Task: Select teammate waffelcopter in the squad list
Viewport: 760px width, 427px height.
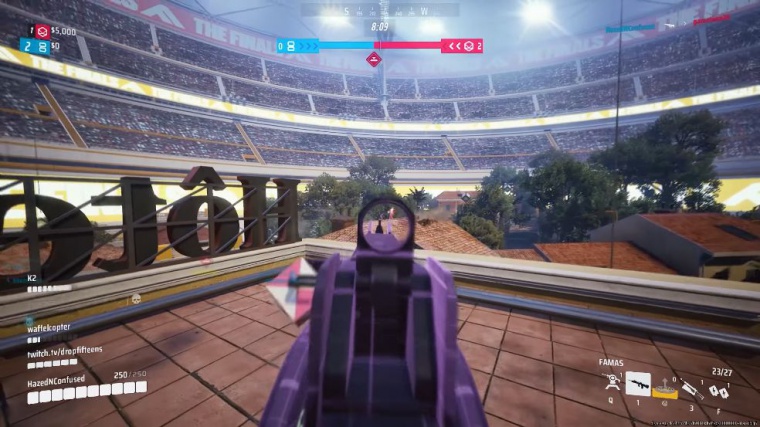Action: (x=50, y=326)
